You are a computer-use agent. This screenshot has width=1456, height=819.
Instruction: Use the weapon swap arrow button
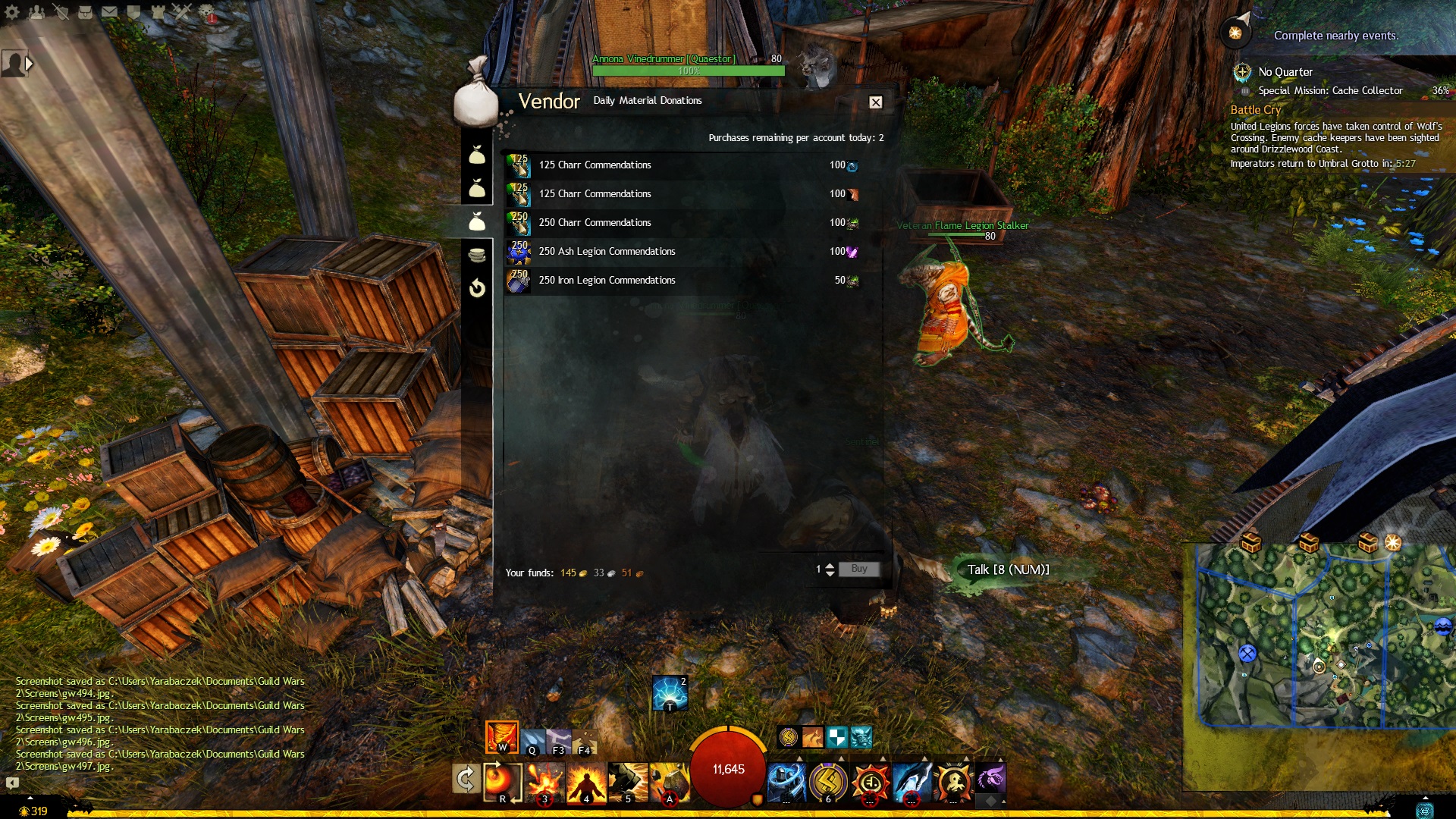click(466, 779)
